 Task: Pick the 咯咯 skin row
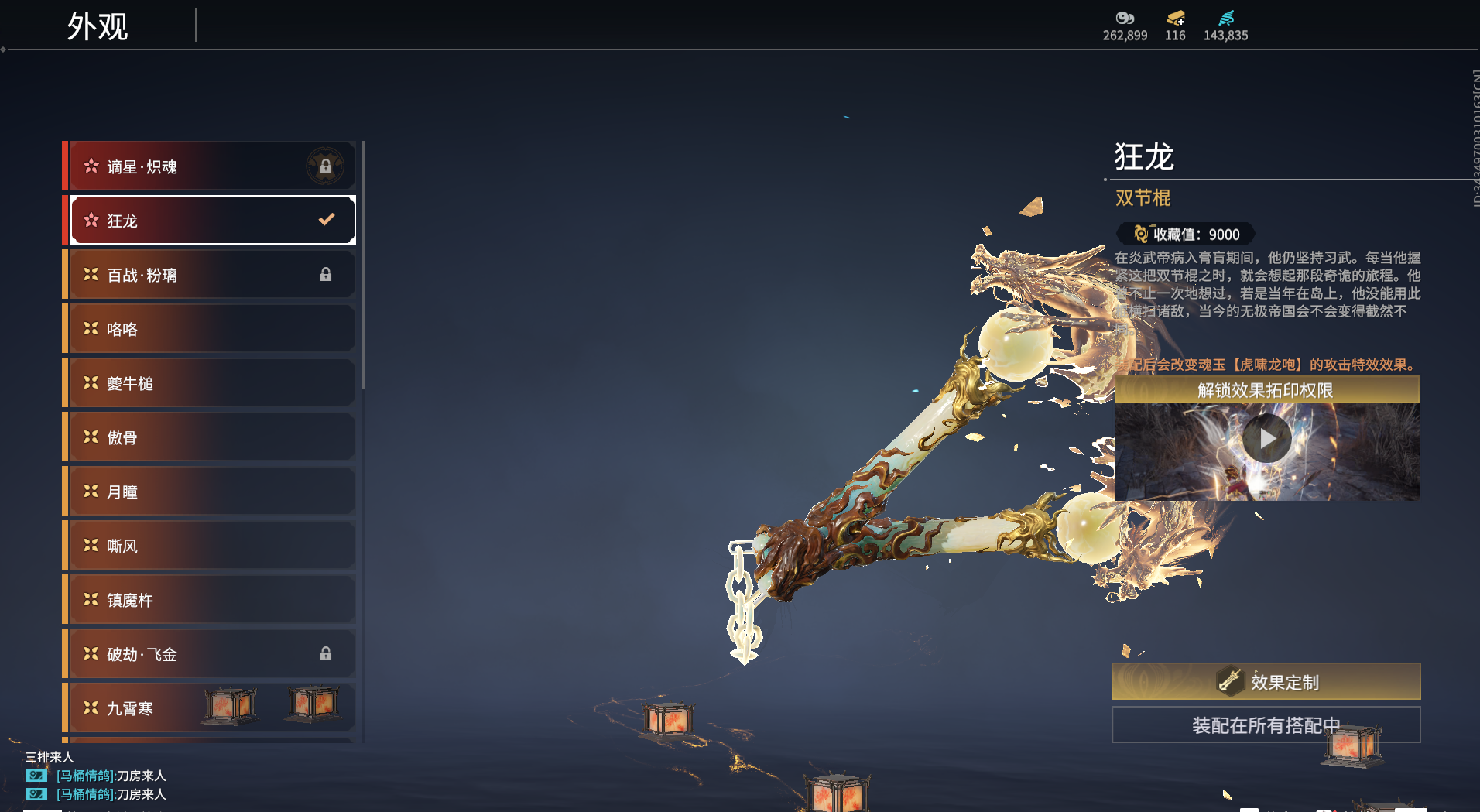coord(211,329)
